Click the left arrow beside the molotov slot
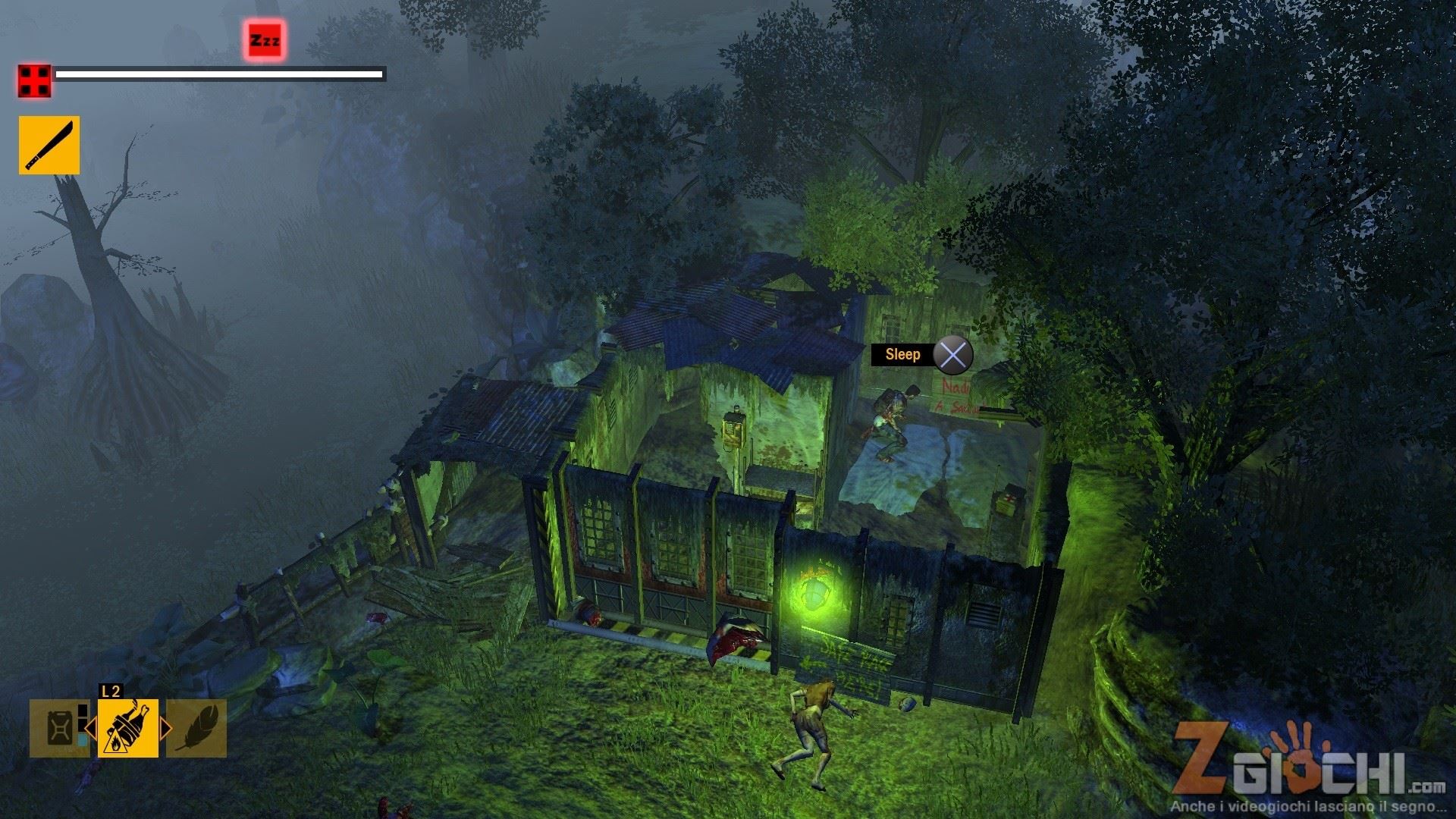 point(90,730)
